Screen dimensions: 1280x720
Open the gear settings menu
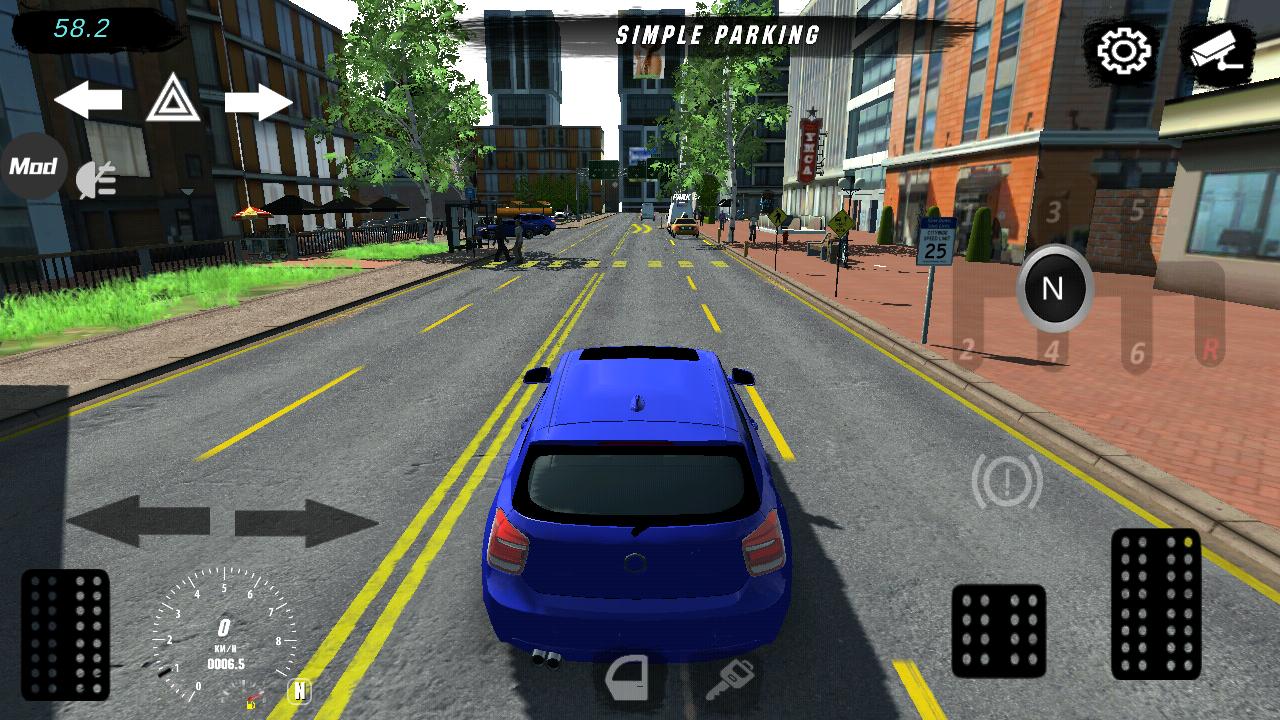pyautogui.click(x=1124, y=52)
